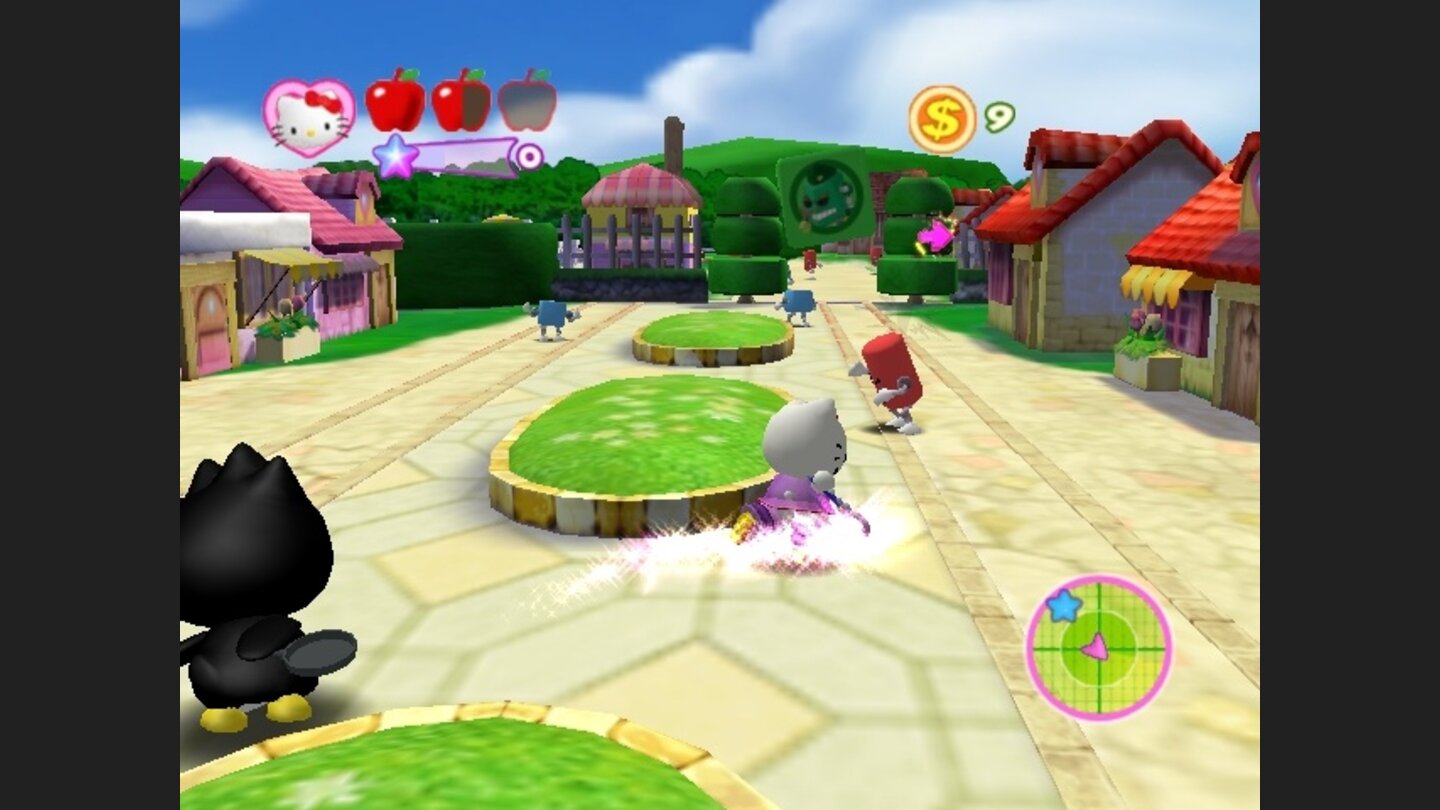Screen dimensions: 1440x810
Task: Click the half-eaten second apple icon
Action: (x=463, y=107)
